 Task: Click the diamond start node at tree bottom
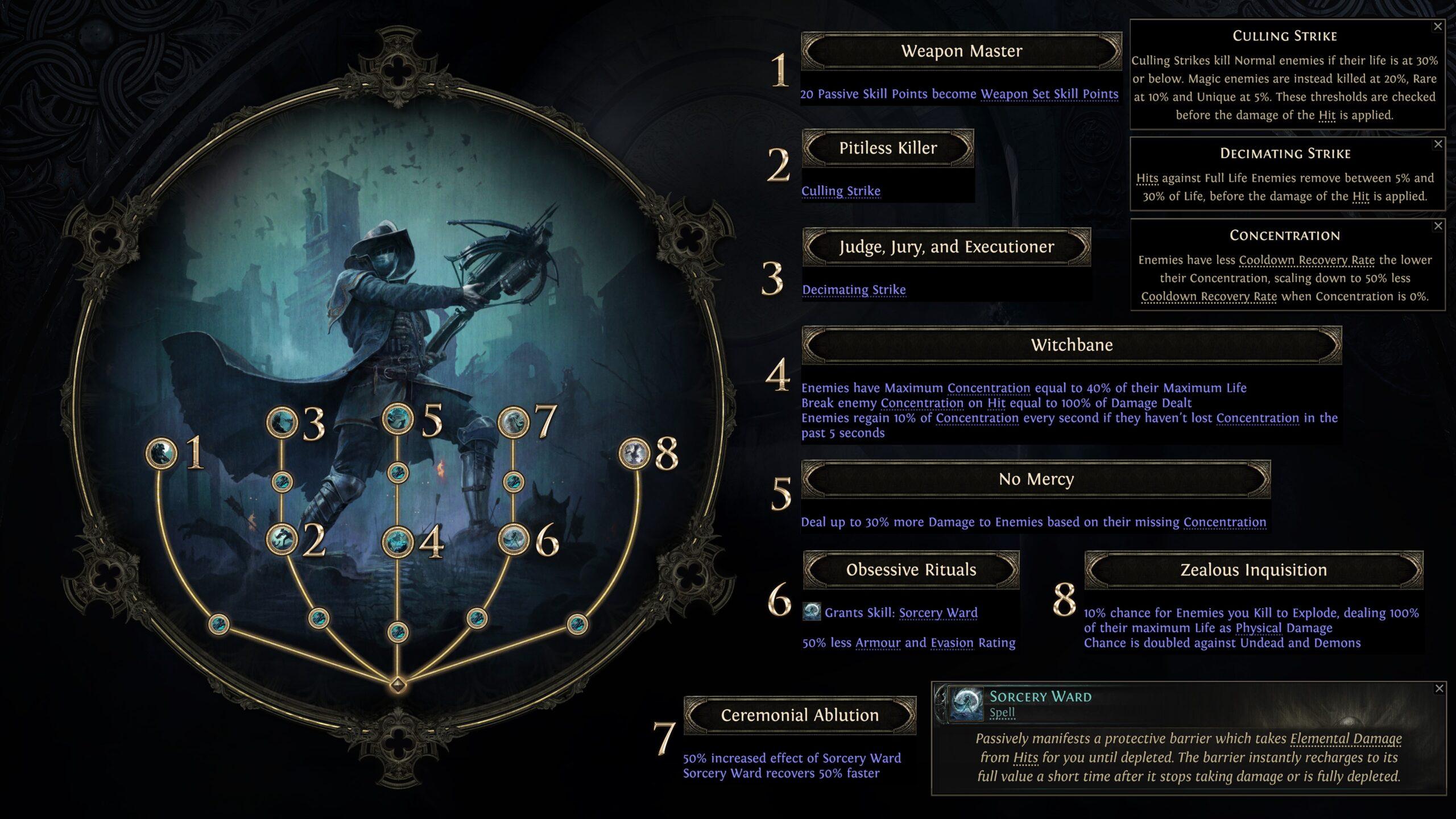[398, 685]
